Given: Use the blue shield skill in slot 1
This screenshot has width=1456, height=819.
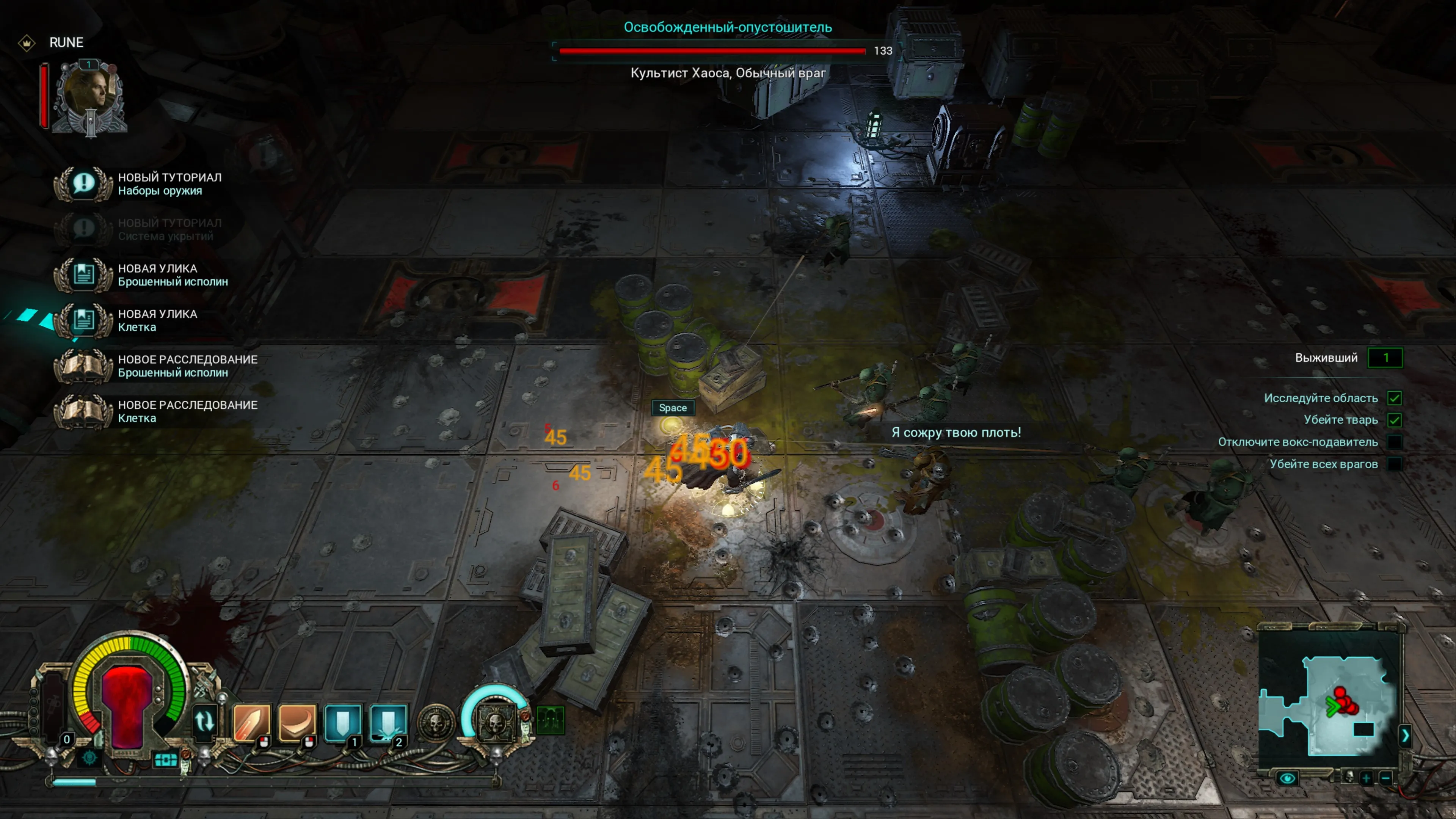Looking at the screenshot, I should coord(342,722).
